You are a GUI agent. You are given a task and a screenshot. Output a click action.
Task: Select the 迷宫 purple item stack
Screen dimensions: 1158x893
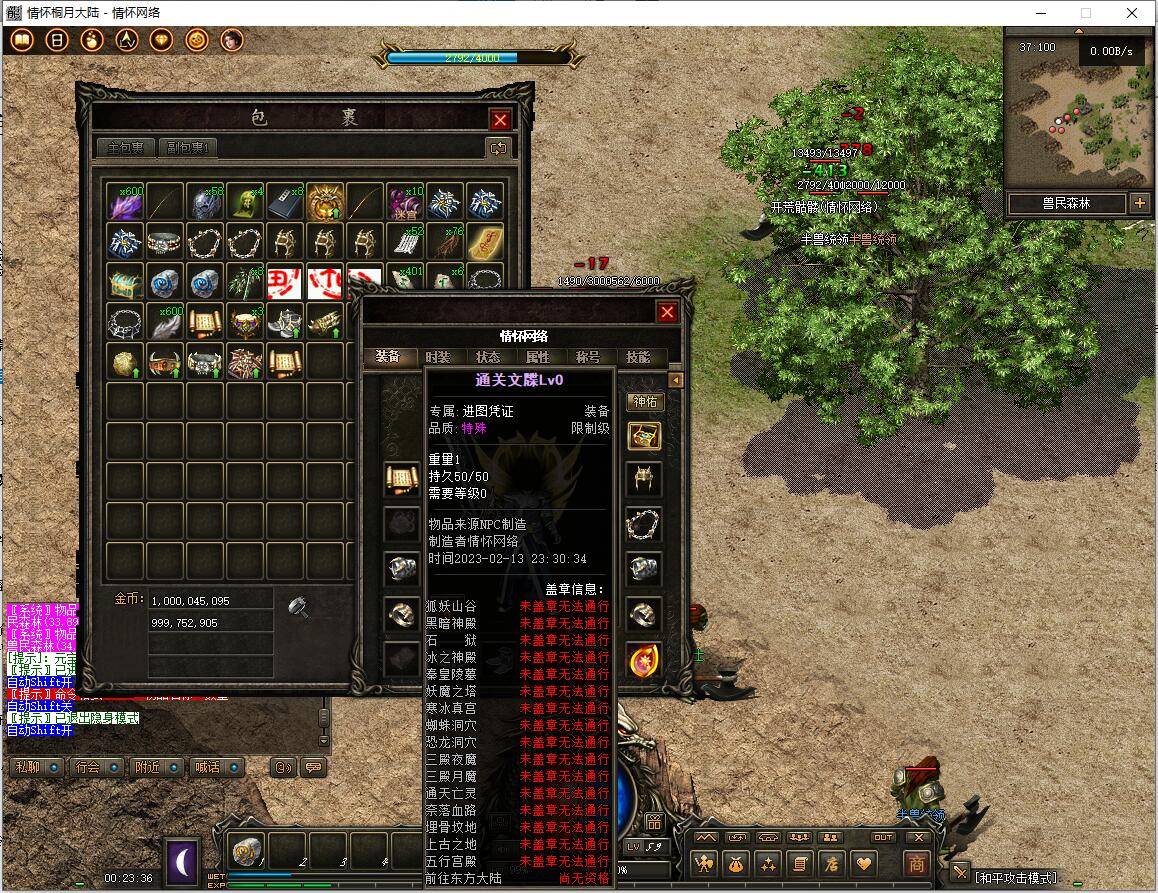point(406,202)
